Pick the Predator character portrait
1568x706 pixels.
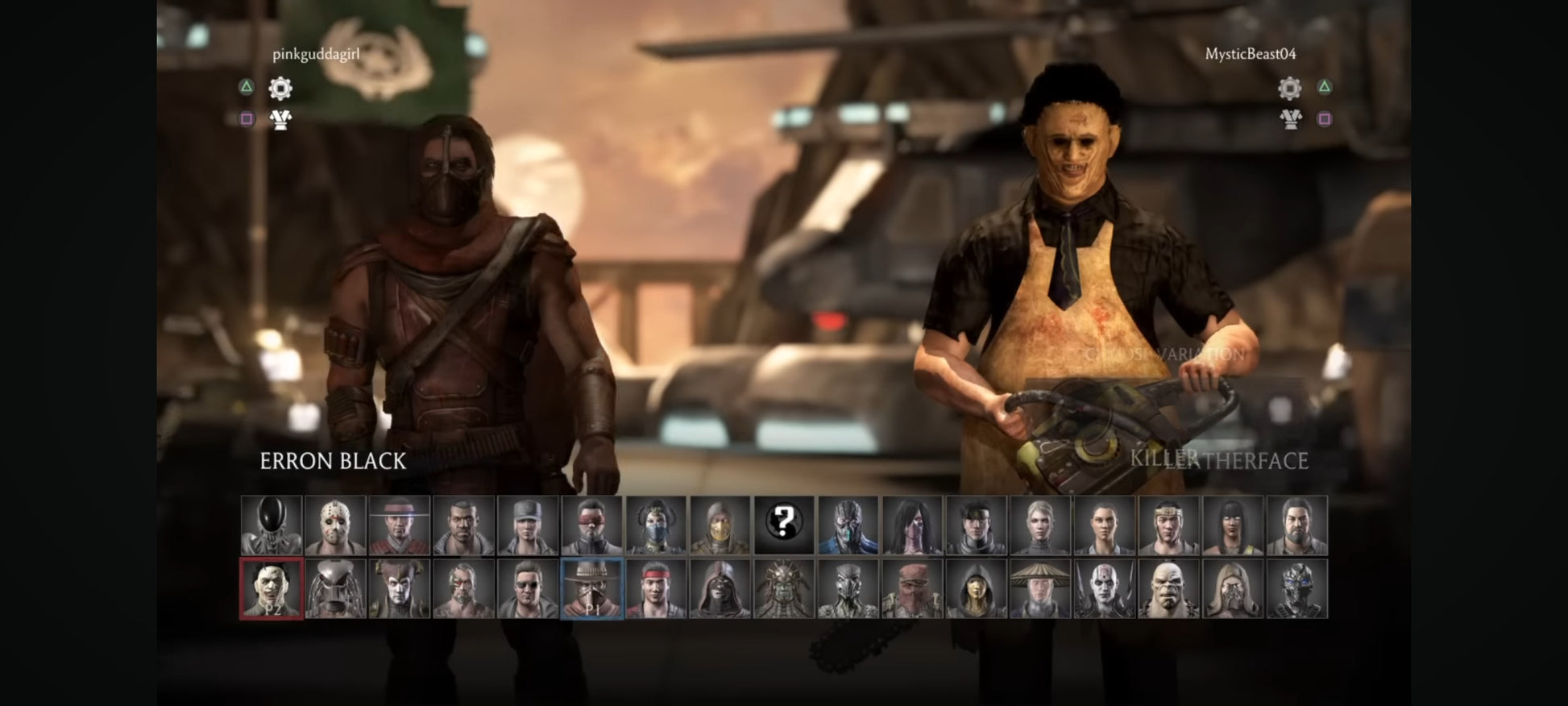coord(335,589)
